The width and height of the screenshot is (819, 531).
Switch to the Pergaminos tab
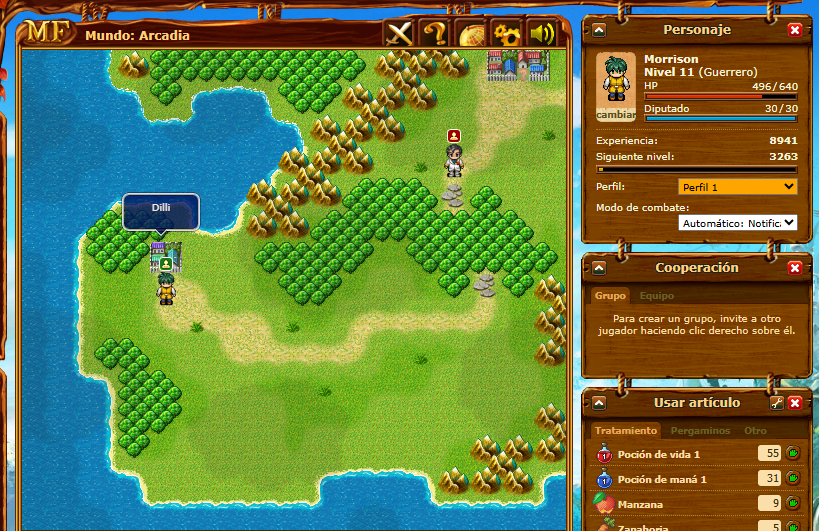tap(700, 431)
